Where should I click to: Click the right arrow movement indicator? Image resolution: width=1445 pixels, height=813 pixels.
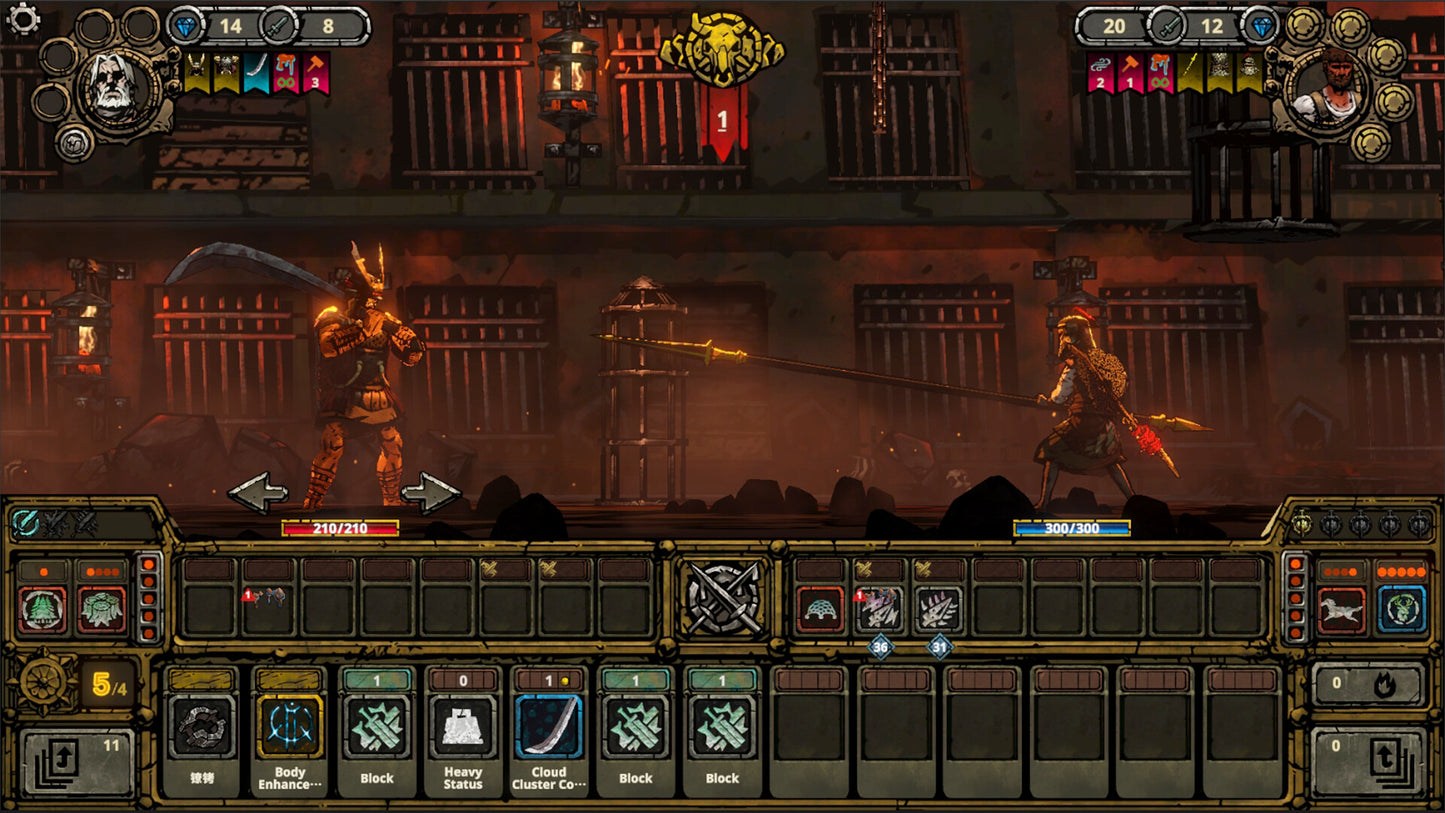click(x=430, y=493)
